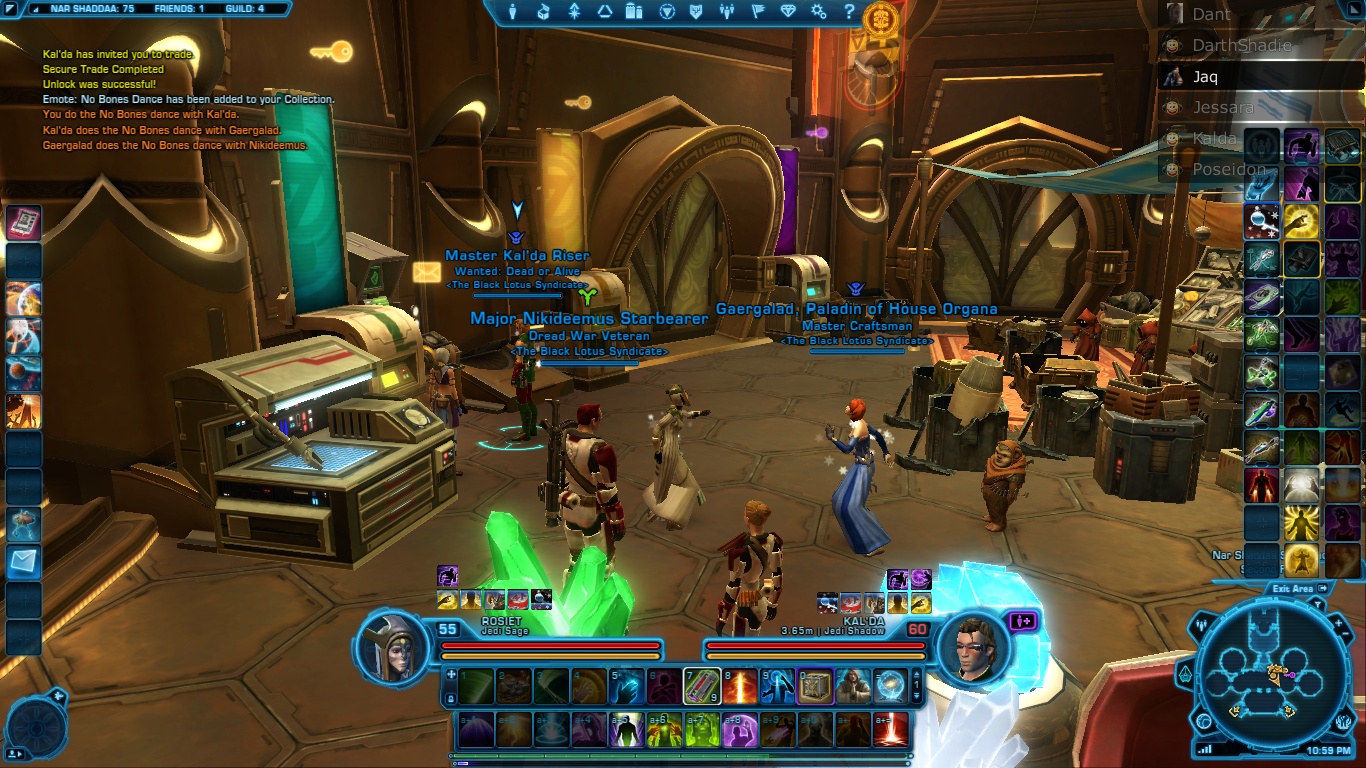Click the snowflake orb icon on right quickbar
Image resolution: width=1366 pixels, height=768 pixels.
pos(1262,220)
